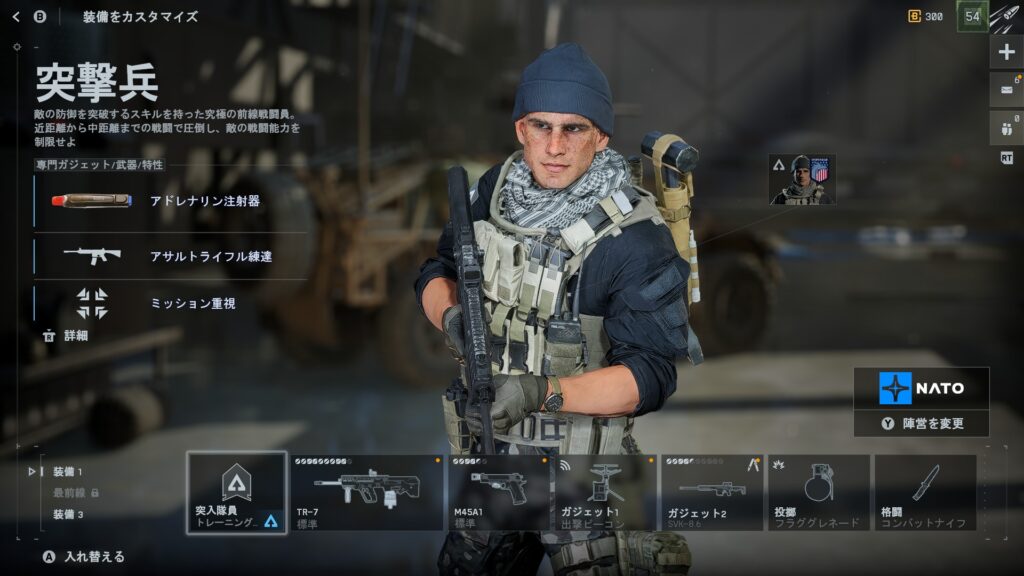Select the frag grenade throwable slot

[x=819, y=492]
